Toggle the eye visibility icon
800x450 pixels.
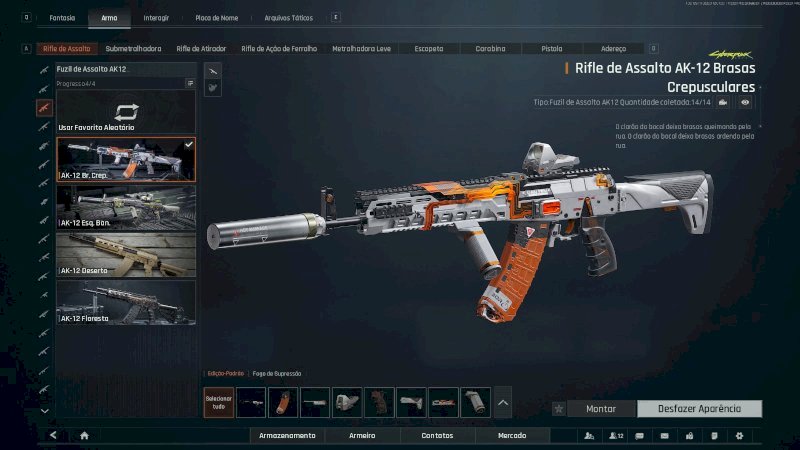pos(745,102)
